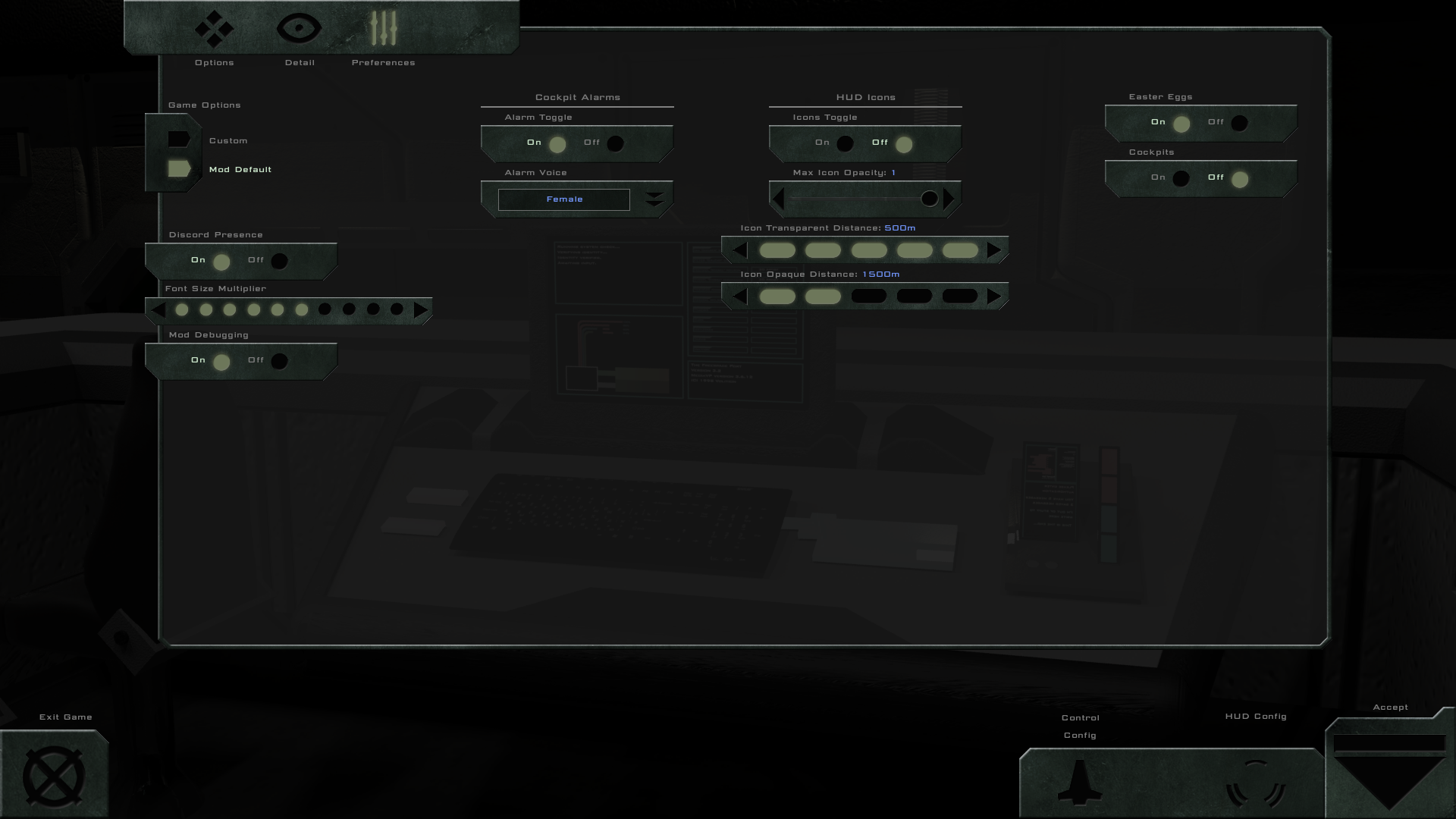
Task: Disable Mod Debugging
Action: [279, 361]
